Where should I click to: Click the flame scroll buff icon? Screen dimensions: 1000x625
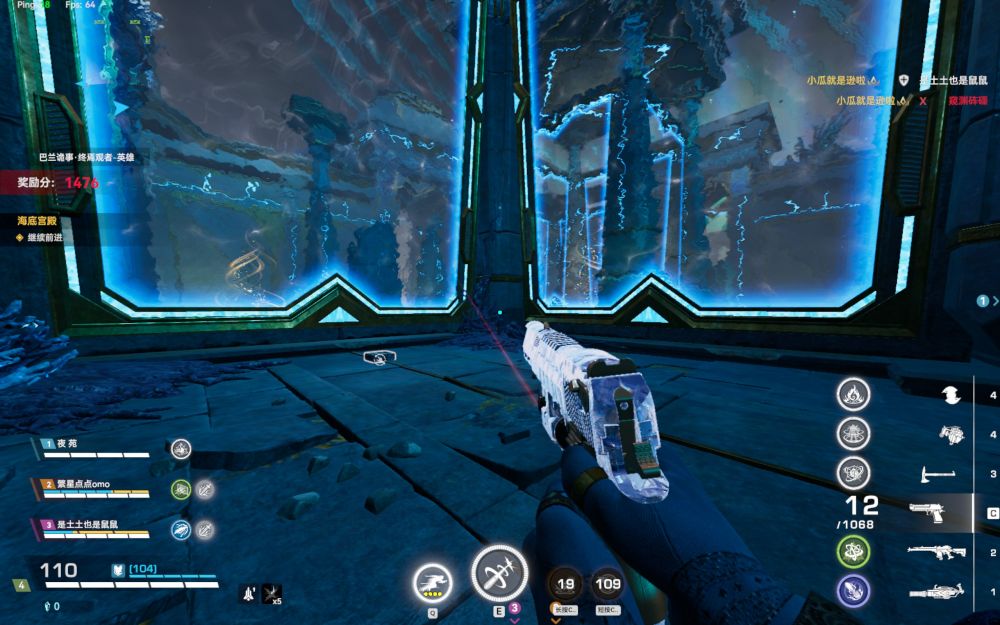(x=853, y=394)
